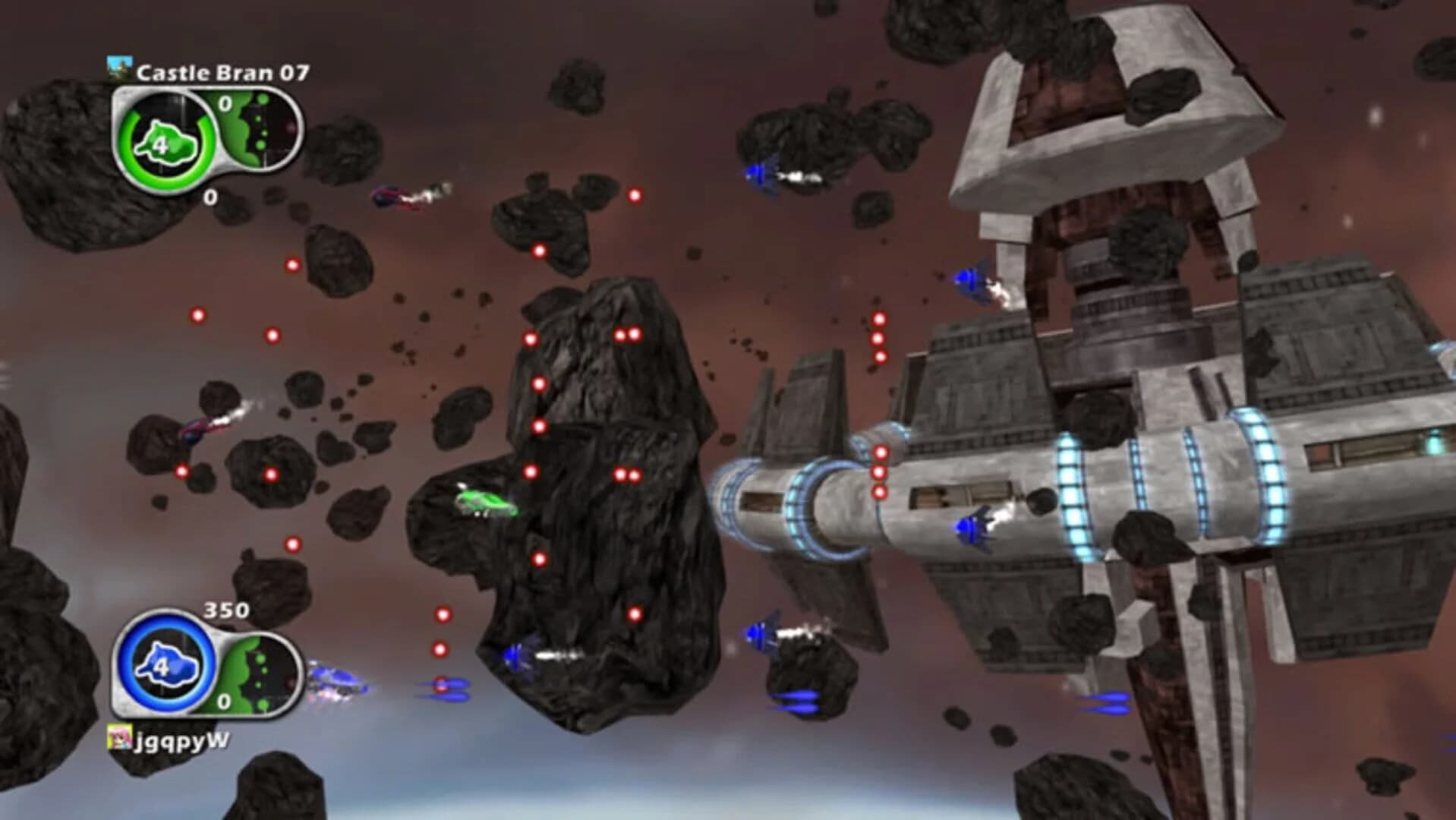Viewport: 1456px width, 820px height.
Task: Click jgqpyW's pink avatar picture
Action: click(x=120, y=737)
